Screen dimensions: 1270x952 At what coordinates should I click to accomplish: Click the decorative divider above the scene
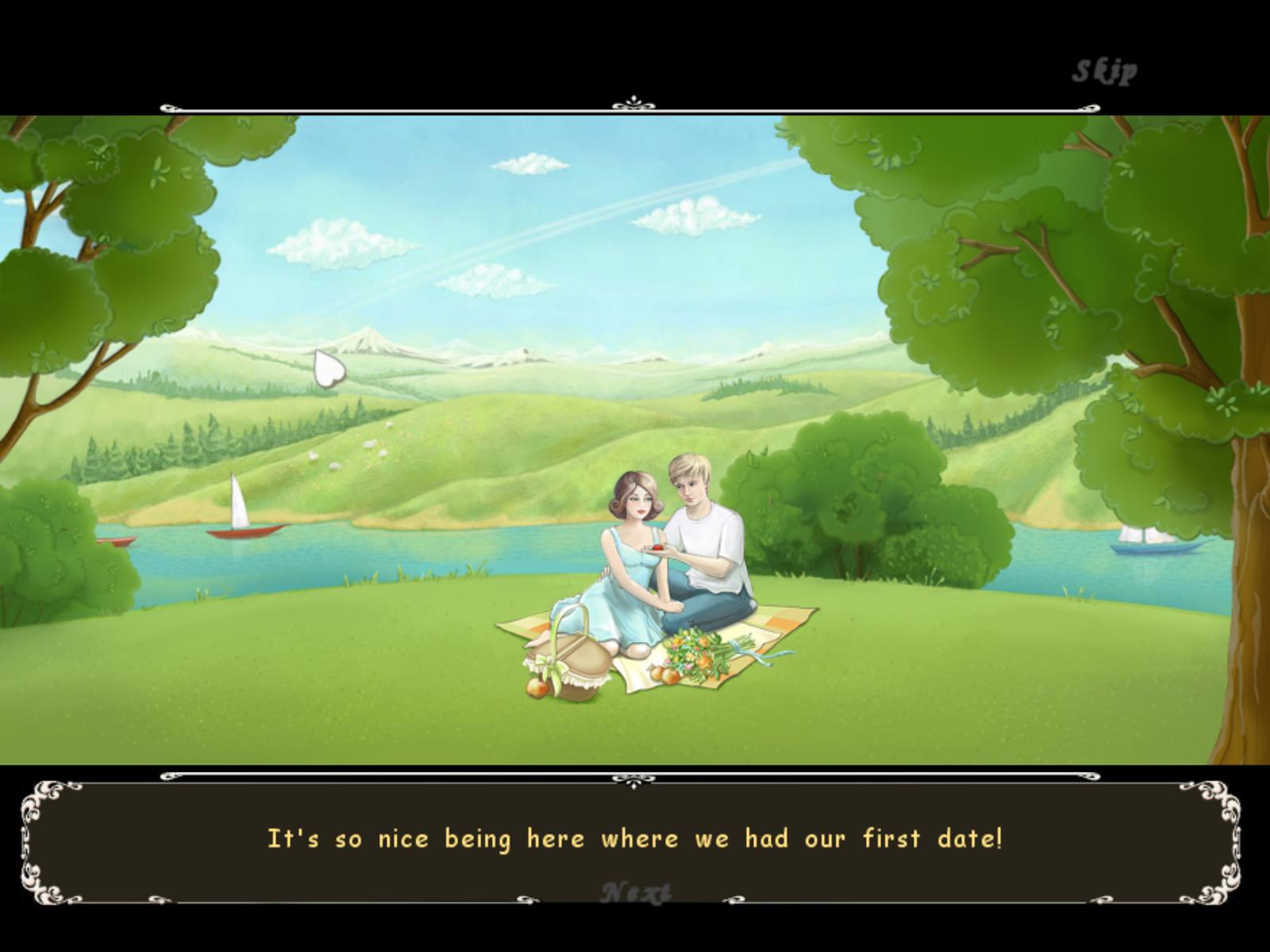point(633,100)
